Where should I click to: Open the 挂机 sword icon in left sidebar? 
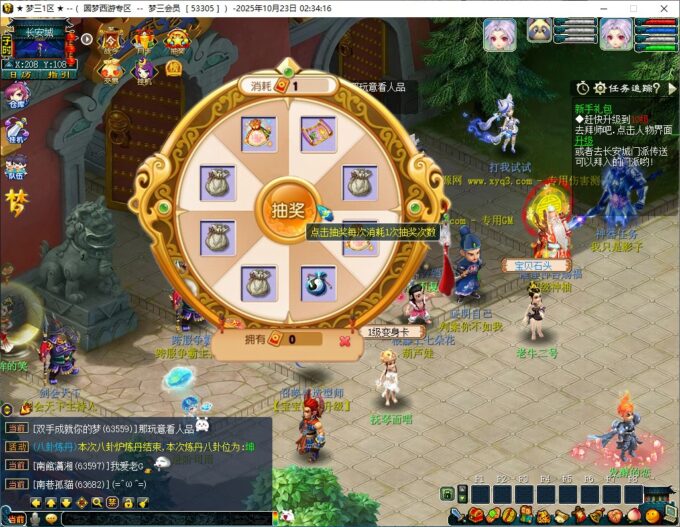(x=17, y=131)
